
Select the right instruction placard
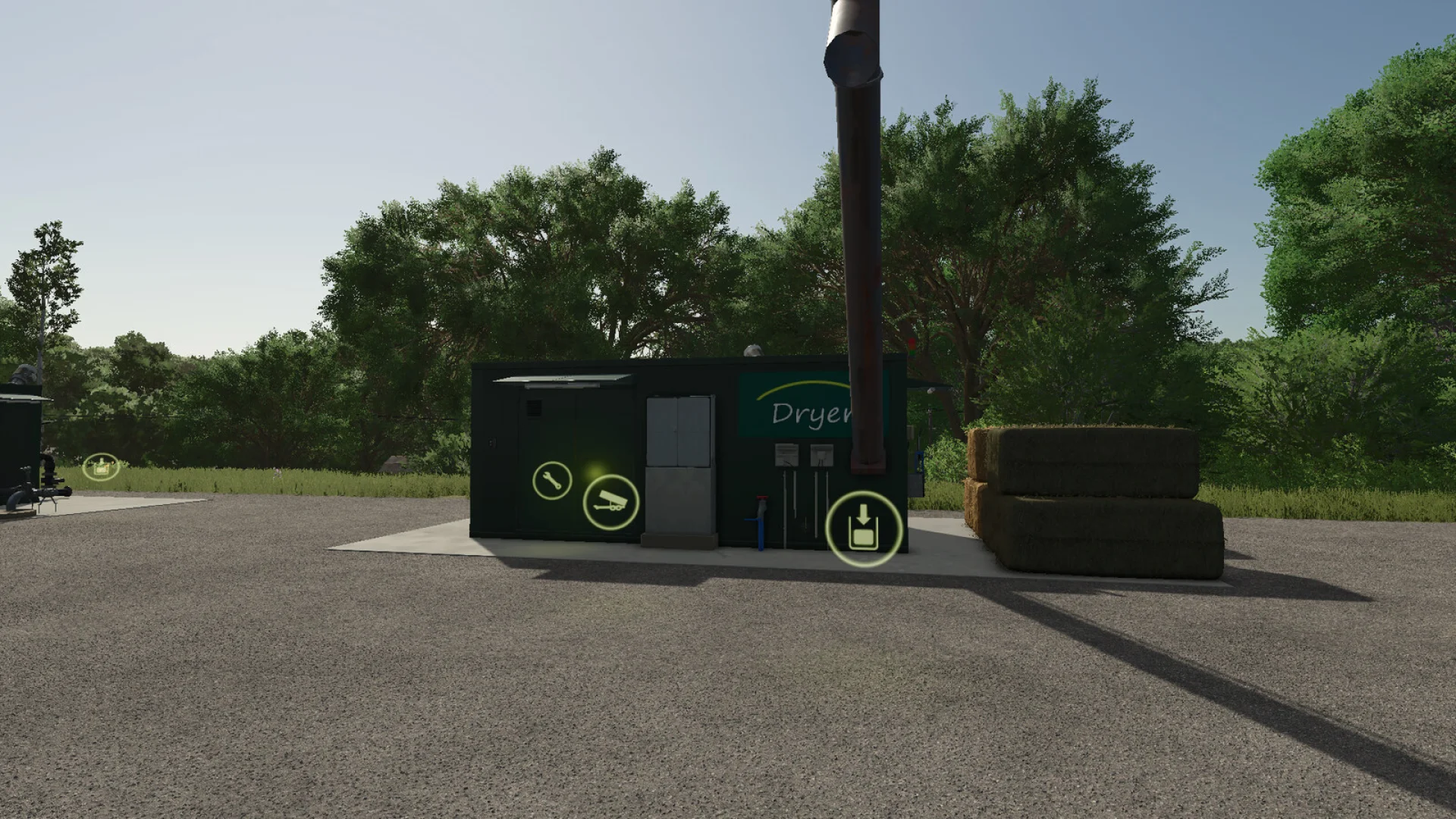(x=821, y=456)
